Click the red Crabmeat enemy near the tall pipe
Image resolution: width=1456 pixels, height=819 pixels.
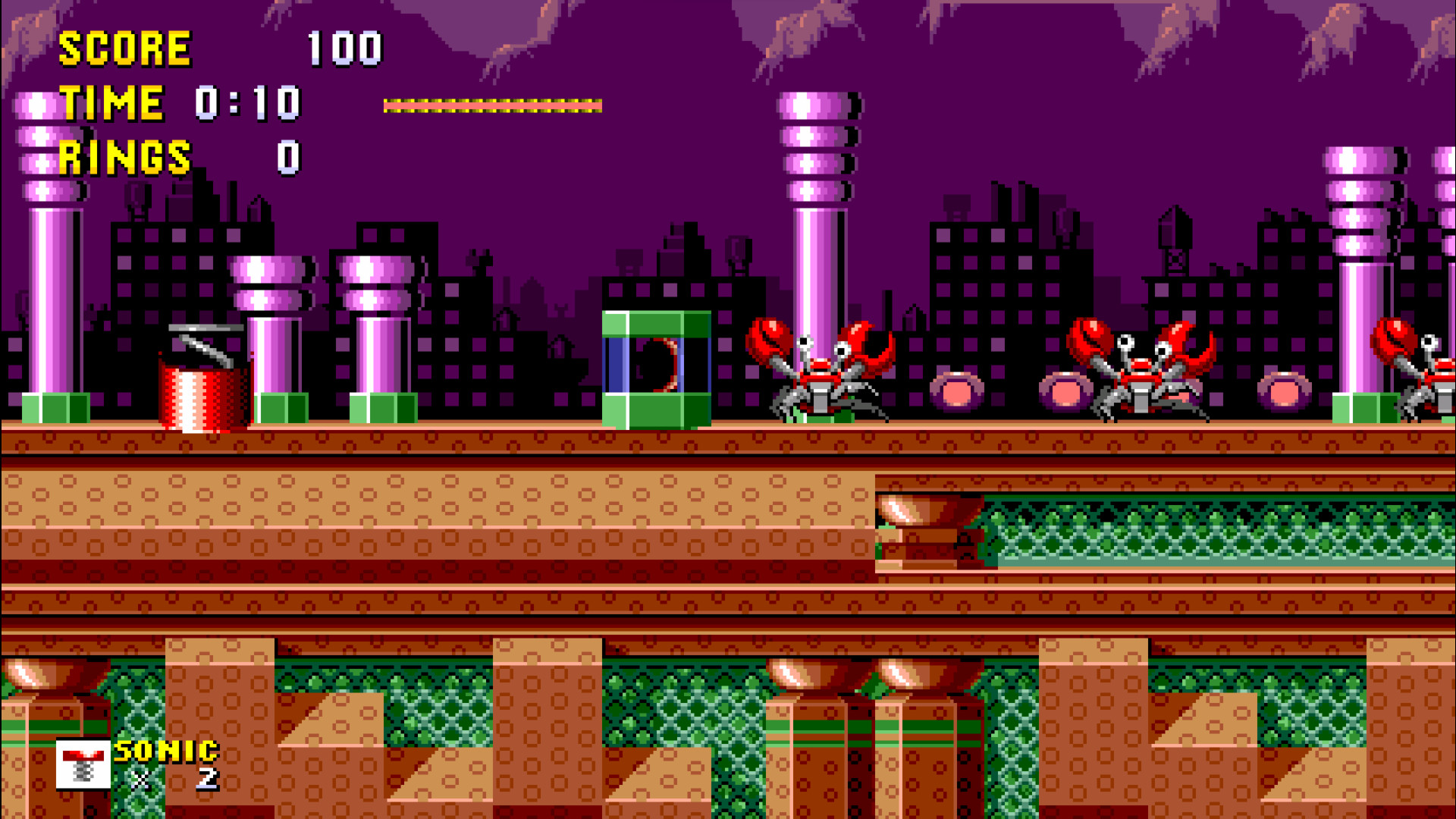[823, 372]
